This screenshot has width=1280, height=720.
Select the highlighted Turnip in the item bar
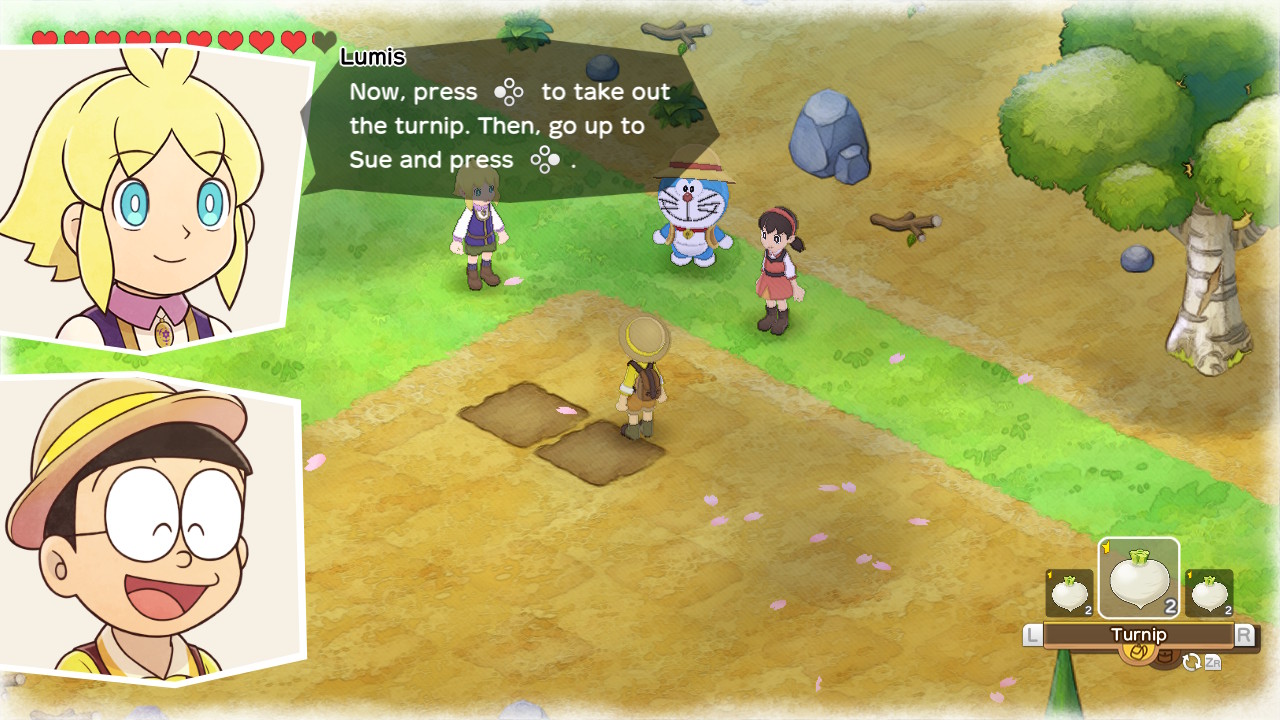(x=1139, y=578)
